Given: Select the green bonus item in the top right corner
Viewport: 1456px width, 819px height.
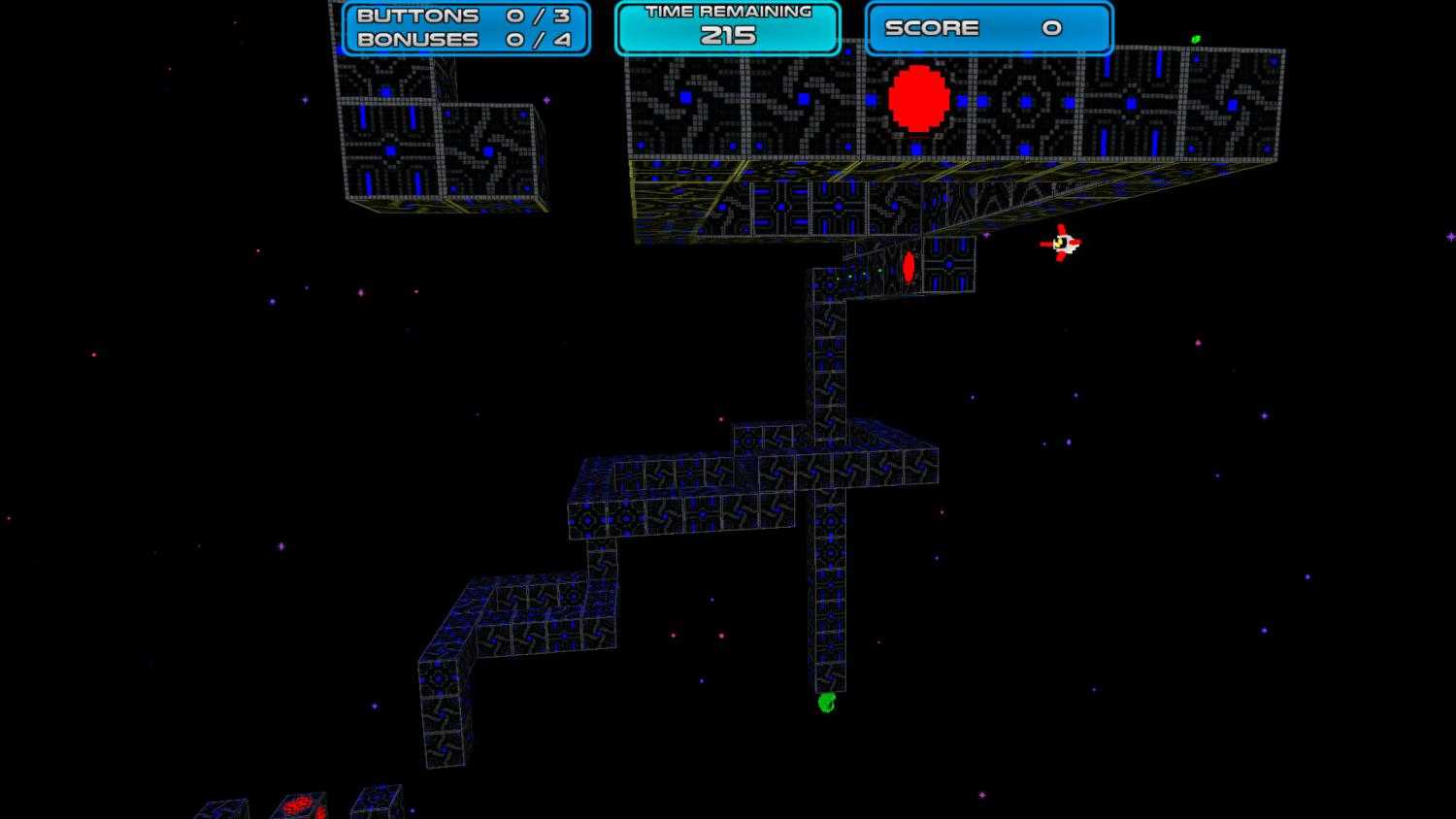Looking at the screenshot, I should tap(1196, 37).
